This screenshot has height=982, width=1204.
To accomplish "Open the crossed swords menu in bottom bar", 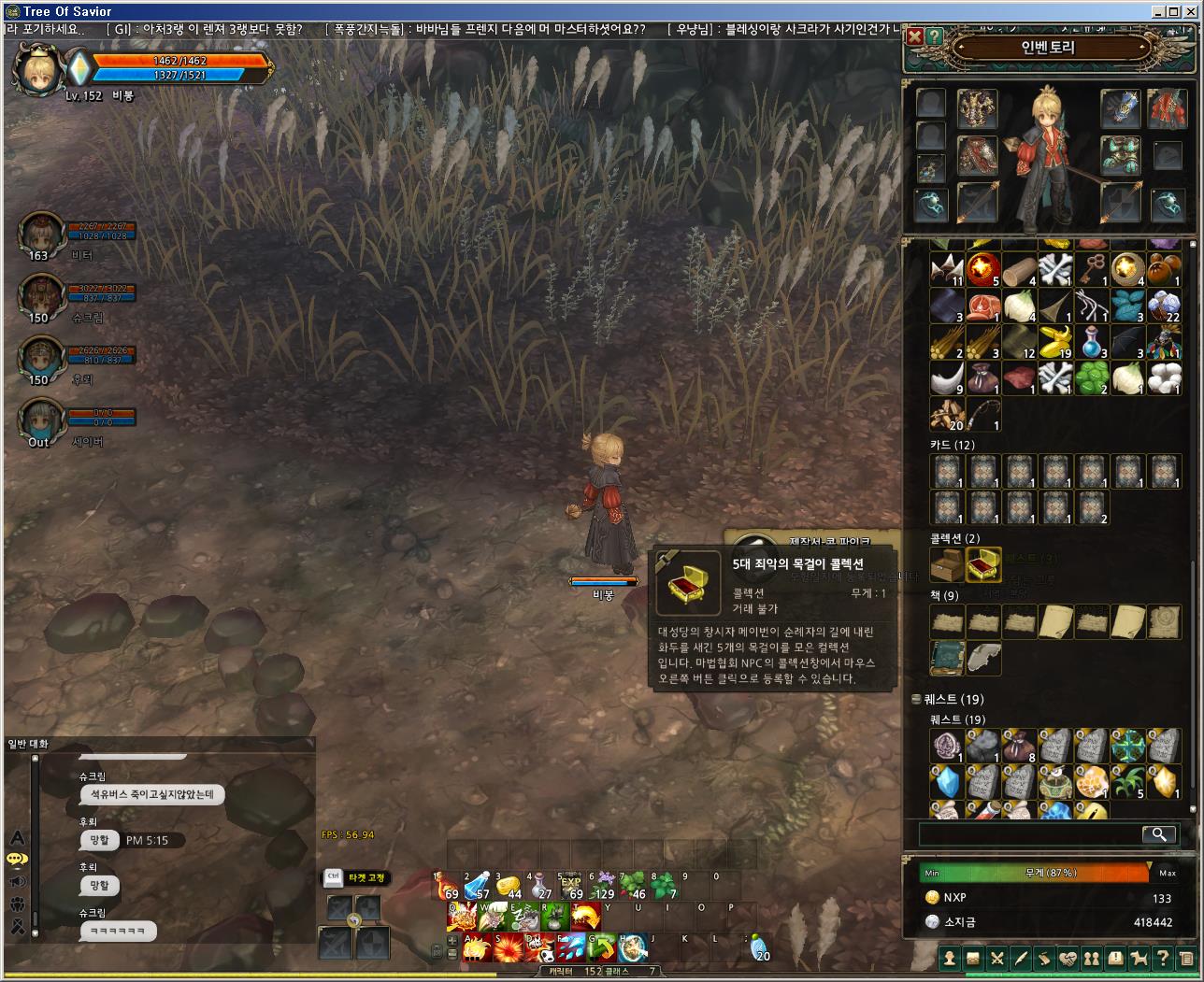I will 997,959.
